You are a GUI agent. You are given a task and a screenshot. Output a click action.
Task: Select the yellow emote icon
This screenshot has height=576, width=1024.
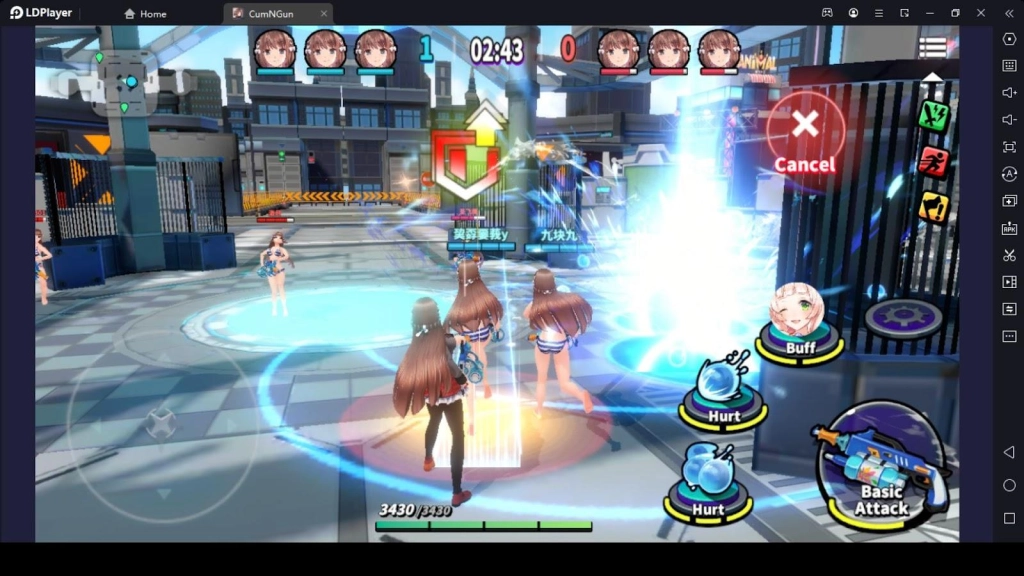click(x=933, y=207)
